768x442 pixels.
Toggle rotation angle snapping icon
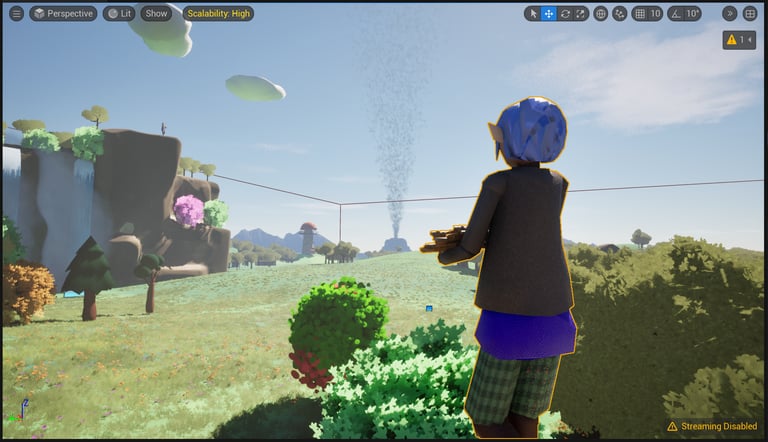(x=675, y=13)
